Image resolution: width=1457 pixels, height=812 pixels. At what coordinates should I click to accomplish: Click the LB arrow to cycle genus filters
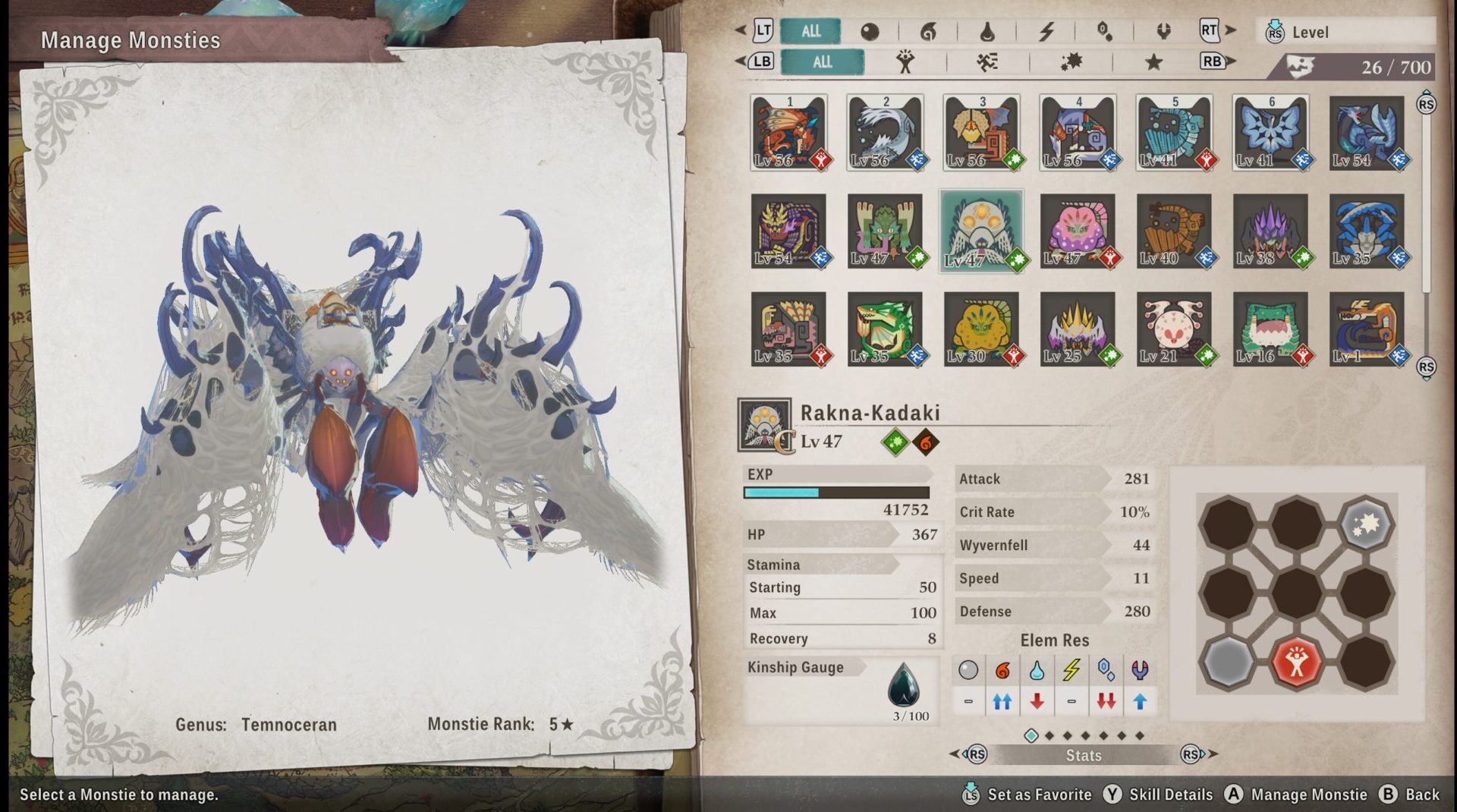[x=763, y=62]
